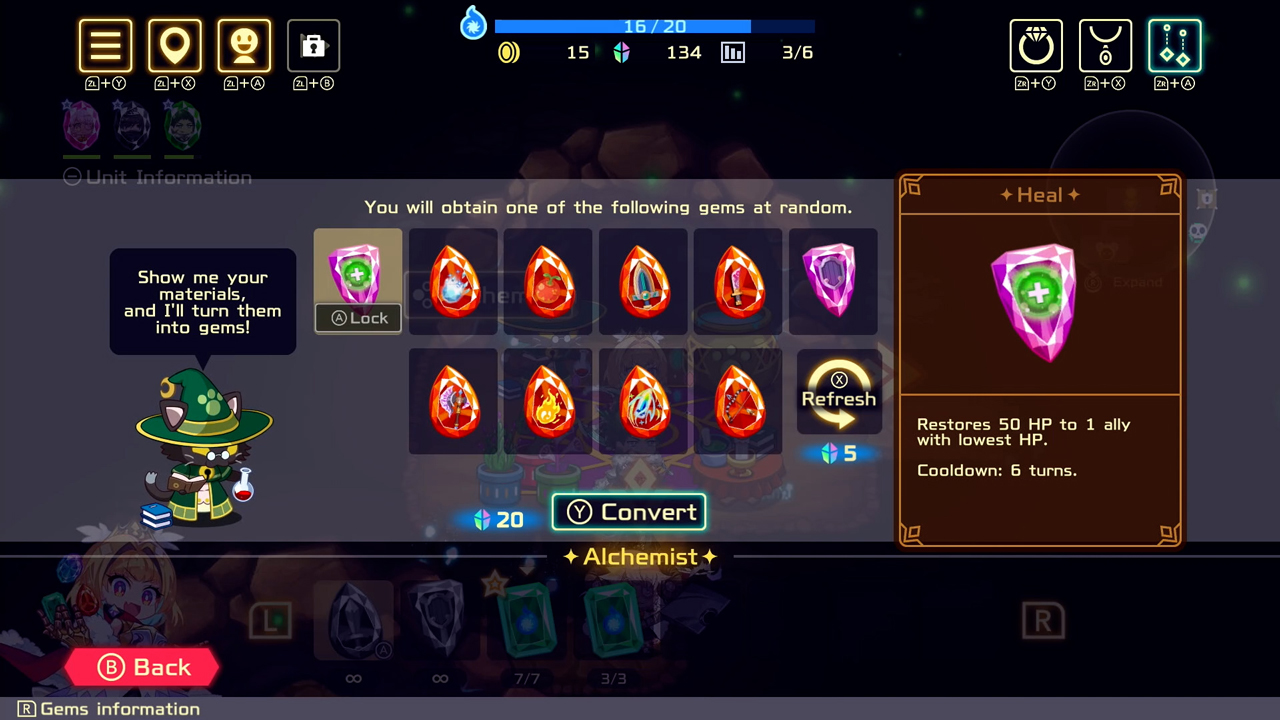The width and height of the screenshot is (1280, 720).
Task: Click the rainbow gem currency icon beside 134
Action: pyautogui.click(x=621, y=53)
